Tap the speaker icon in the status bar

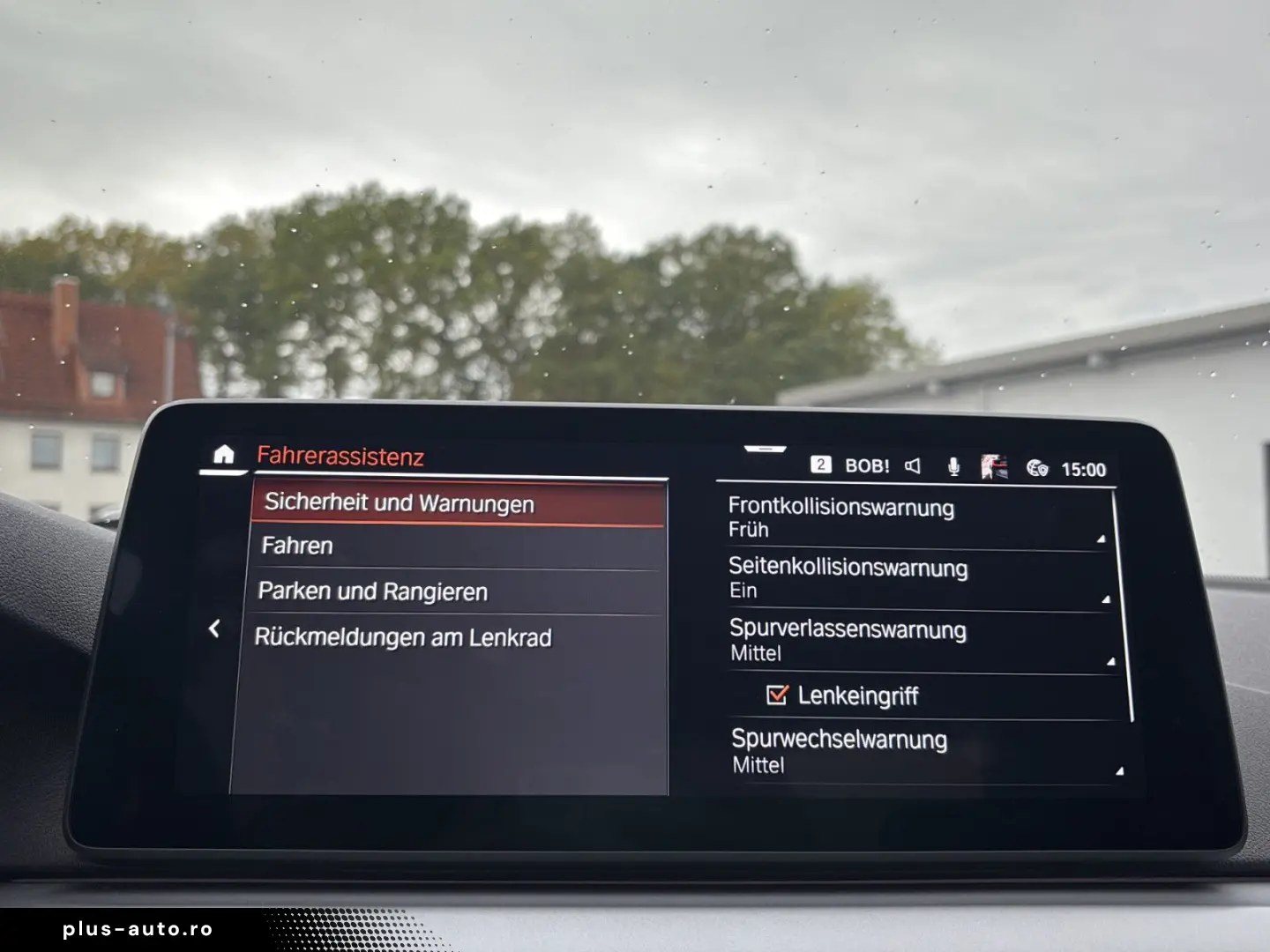(914, 468)
